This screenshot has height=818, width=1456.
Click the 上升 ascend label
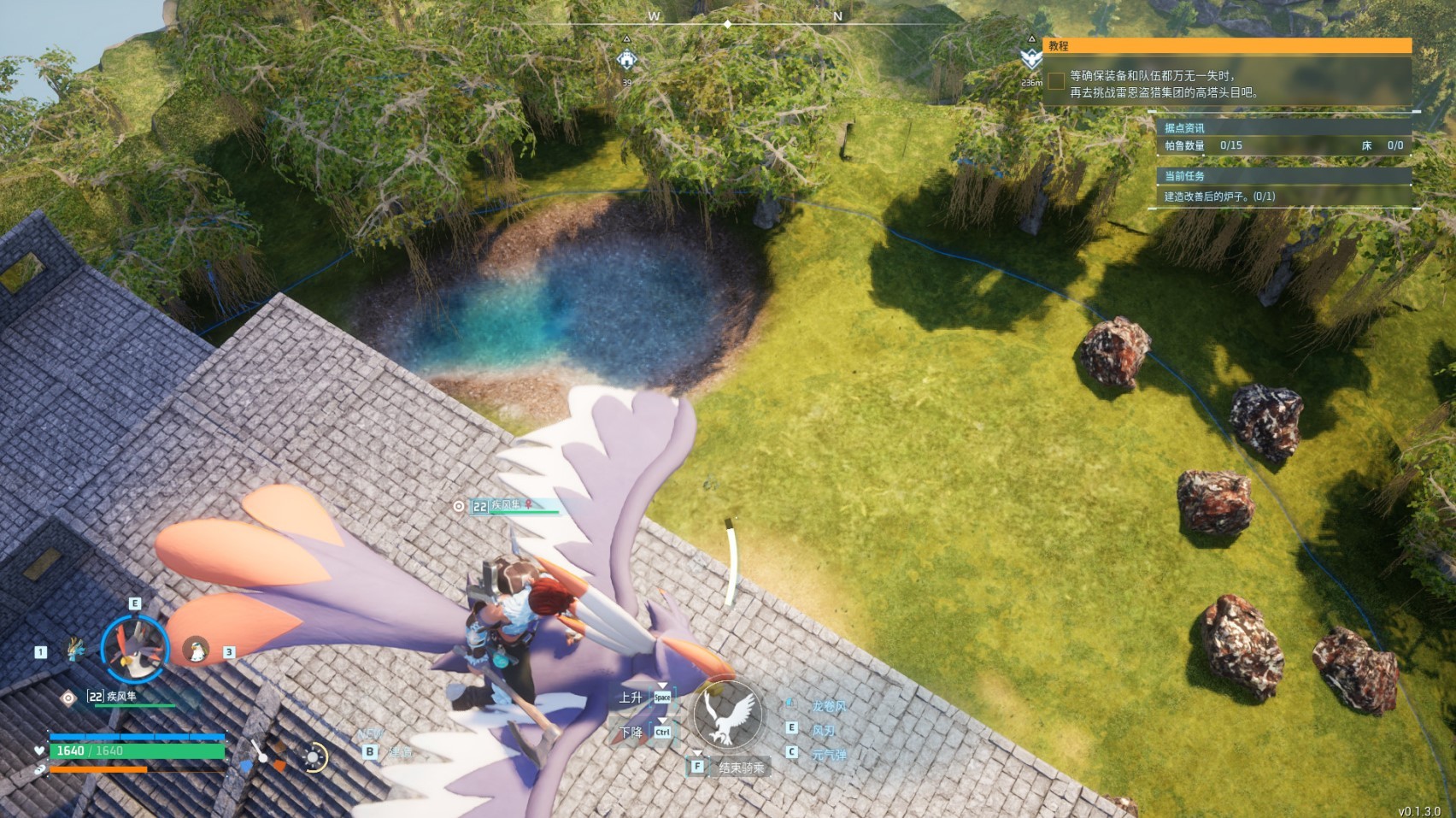click(x=631, y=697)
